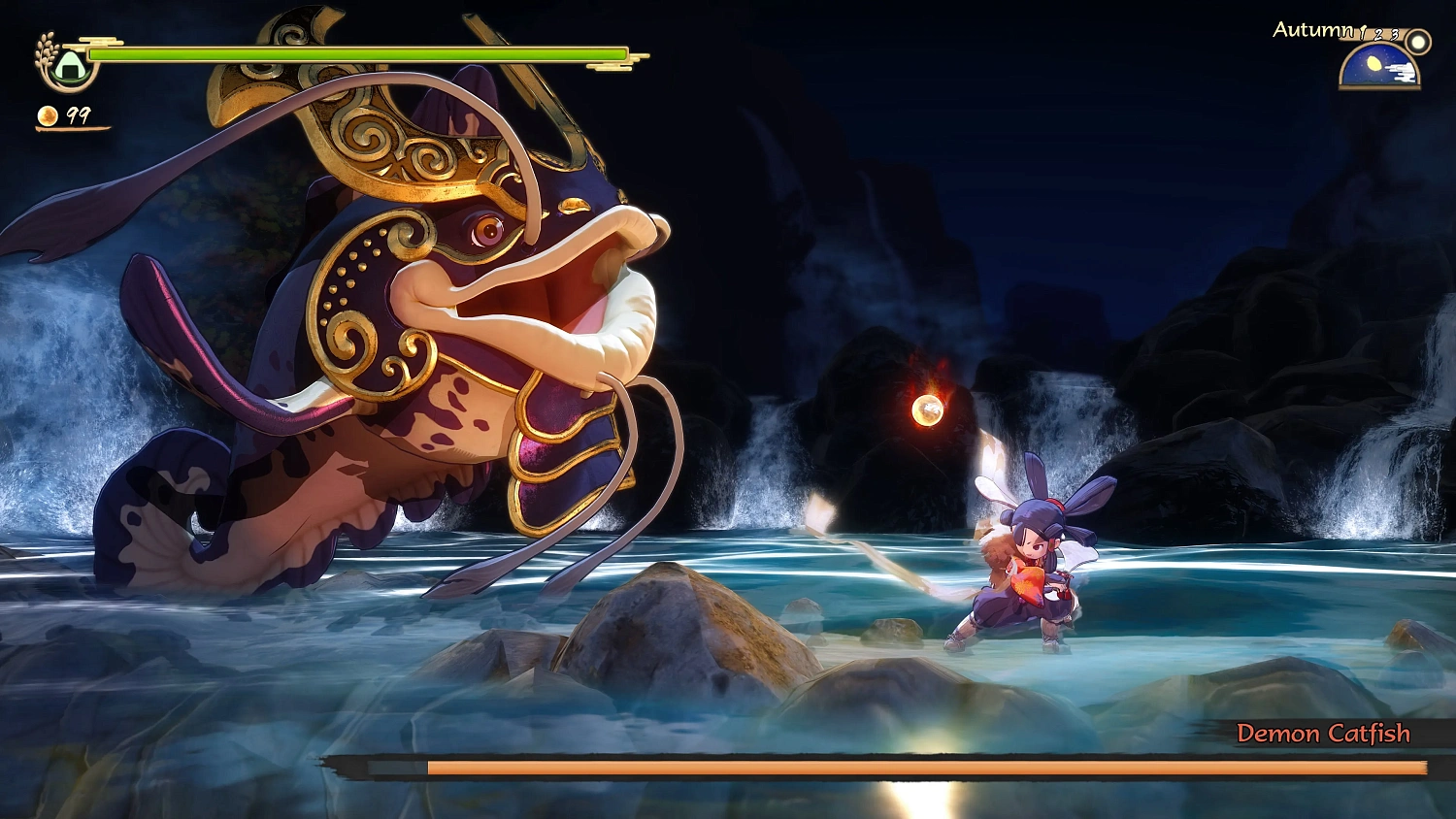Image resolution: width=1456 pixels, height=819 pixels.
Task: Click the coin currency icon
Action: (x=46, y=116)
